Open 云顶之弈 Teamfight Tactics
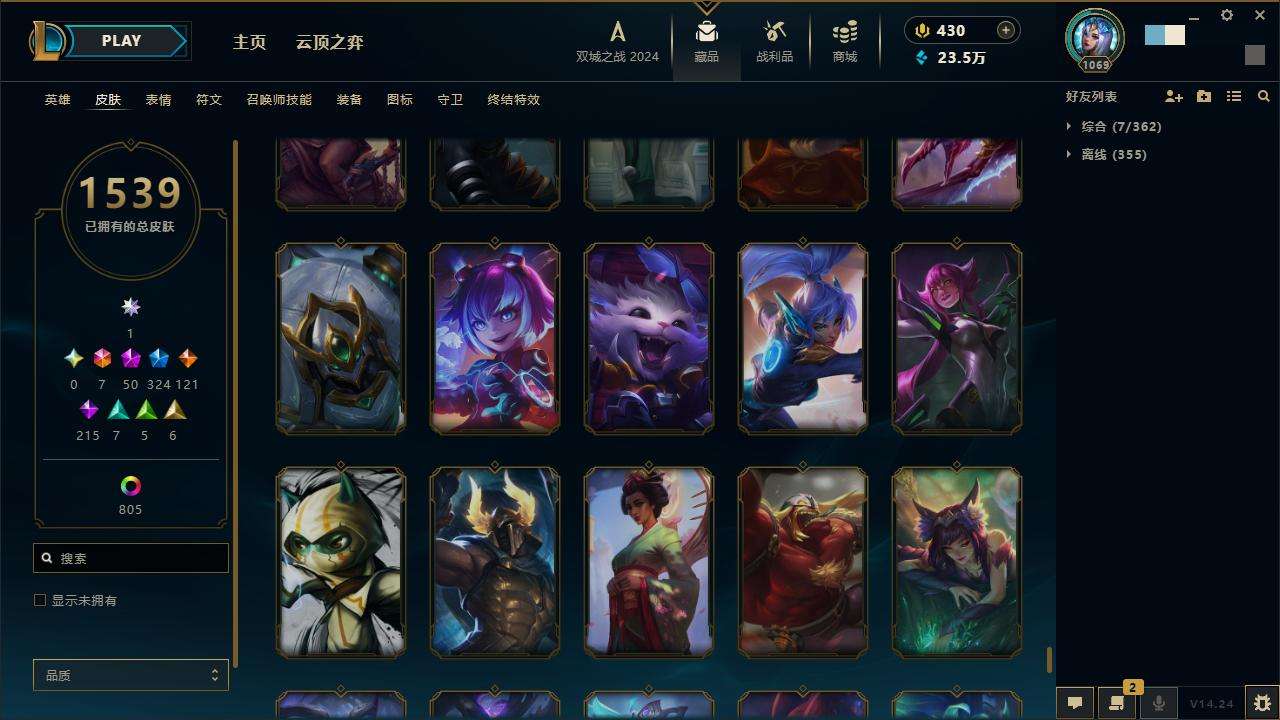This screenshot has height=720, width=1280. click(x=329, y=42)
